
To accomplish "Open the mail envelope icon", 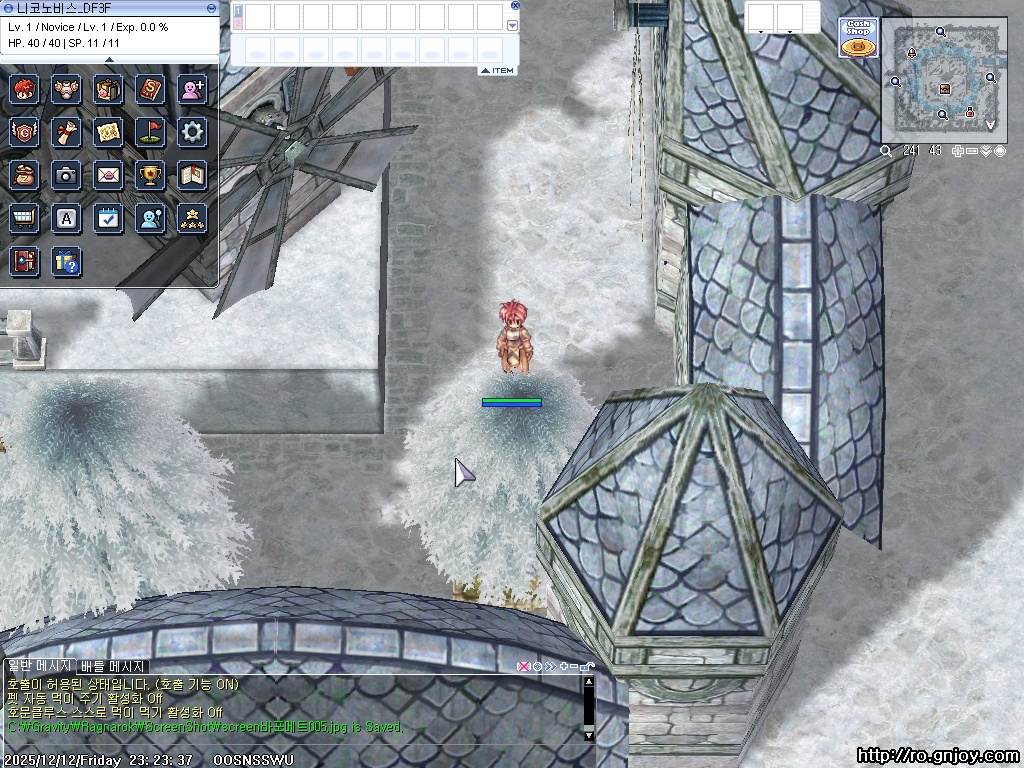I will (x=108, y=175).
